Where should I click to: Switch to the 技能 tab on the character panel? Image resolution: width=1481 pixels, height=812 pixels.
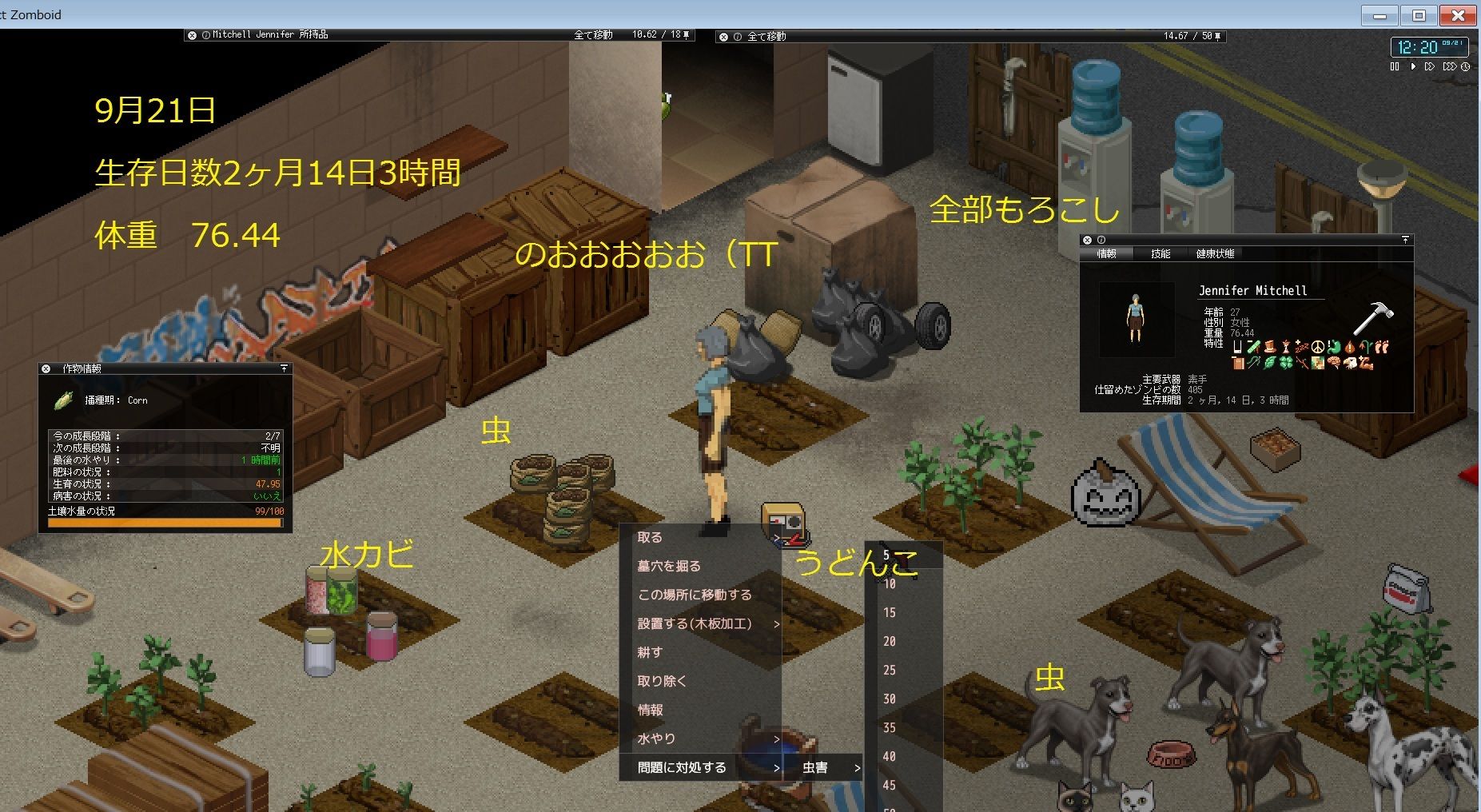click(1161, 253)
